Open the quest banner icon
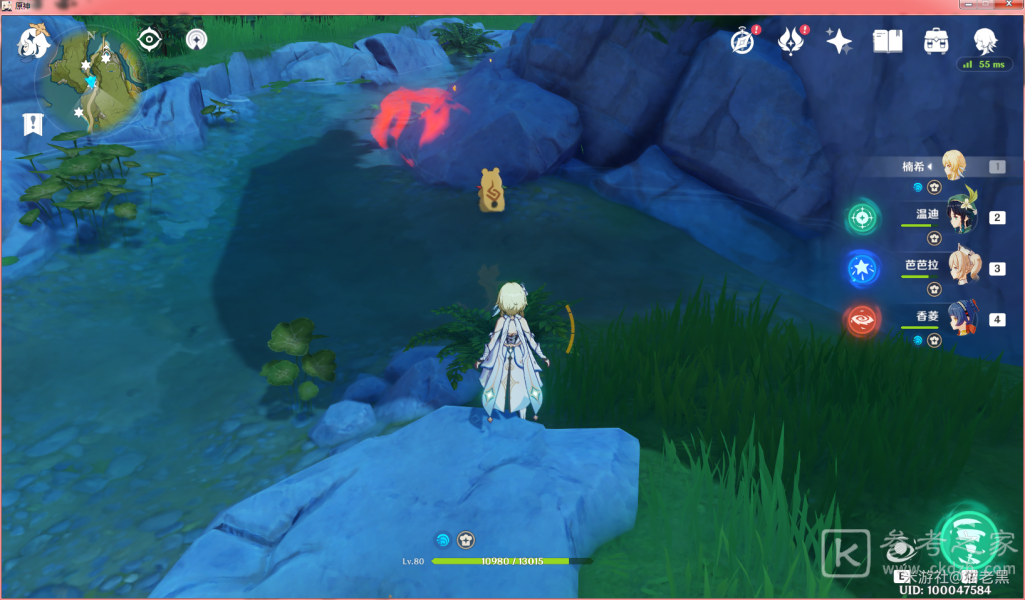 [33, 125]
